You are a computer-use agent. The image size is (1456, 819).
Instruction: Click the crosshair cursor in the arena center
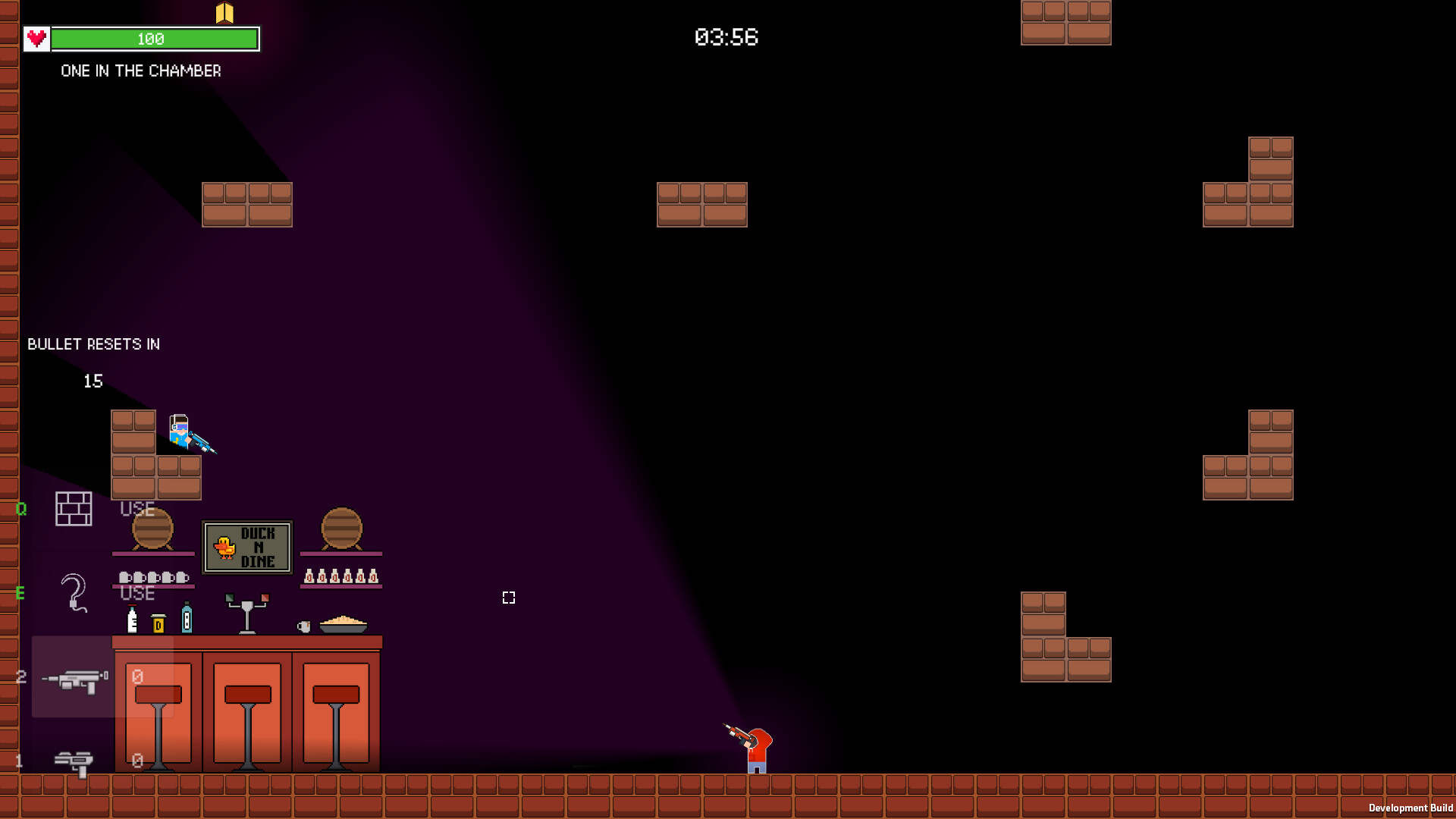click(x=509, y=598)
